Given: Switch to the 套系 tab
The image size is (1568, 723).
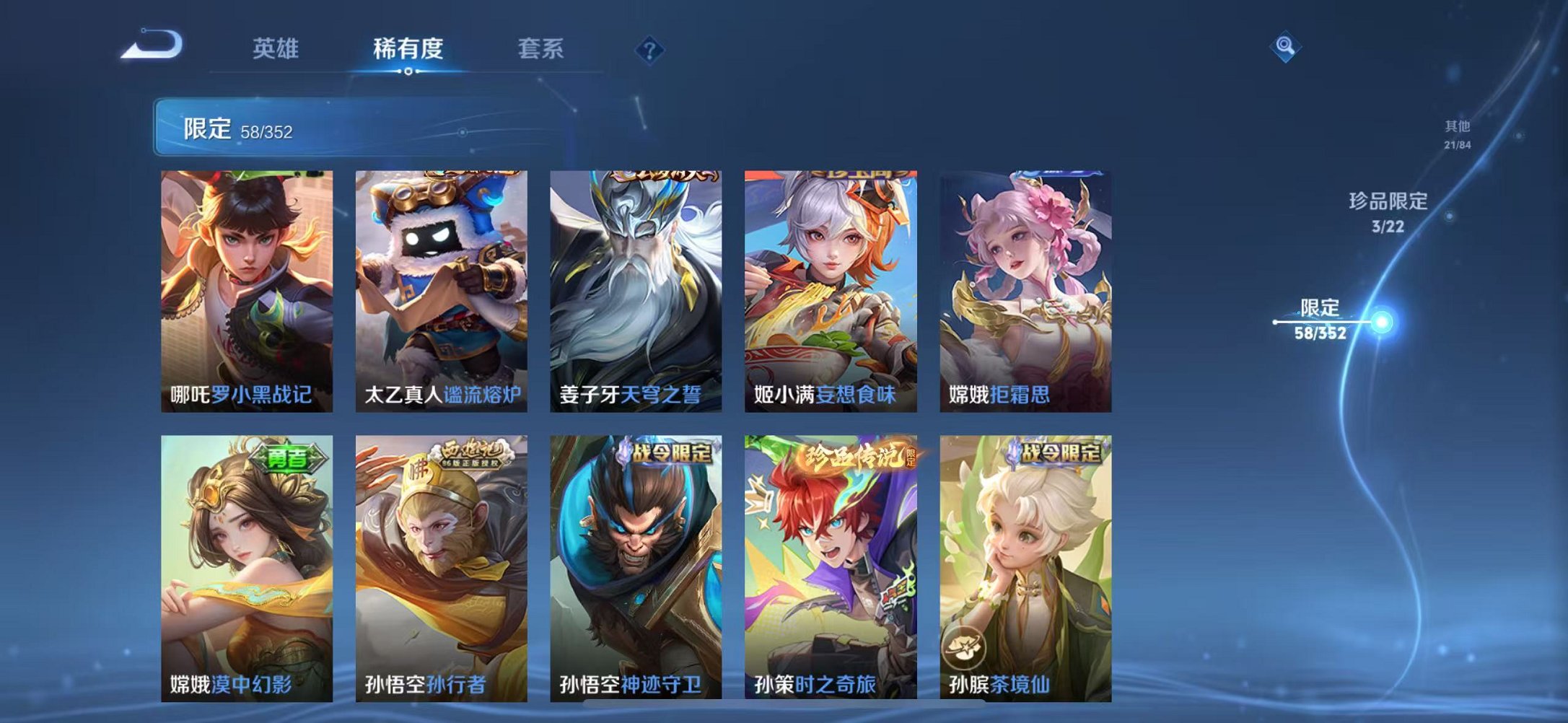Looking at the screenshot, I should pyautogui.click(x=540, y=49).
